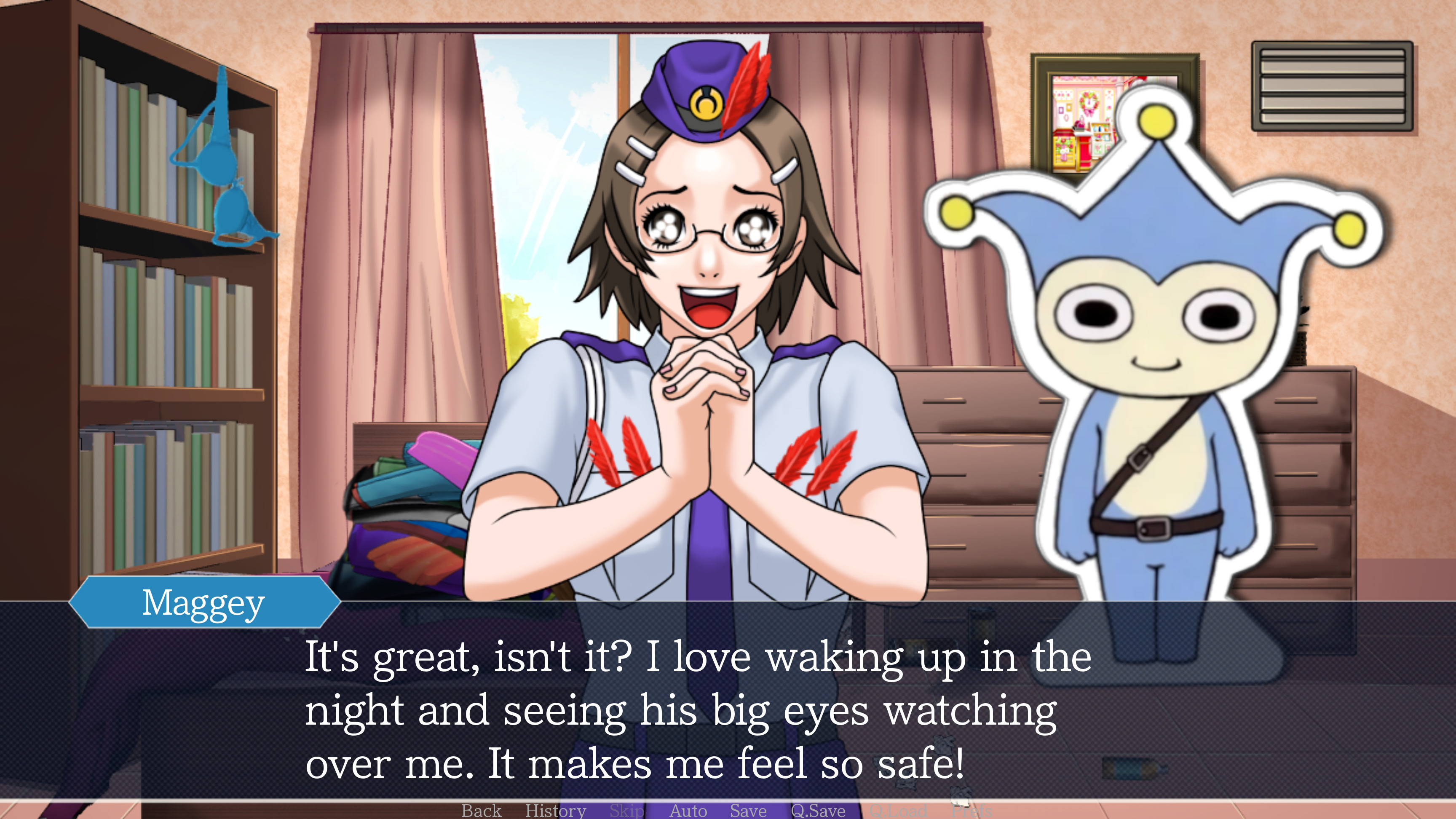1456x819 pixels.
Task: Open the History log
Action: point(556,811)
